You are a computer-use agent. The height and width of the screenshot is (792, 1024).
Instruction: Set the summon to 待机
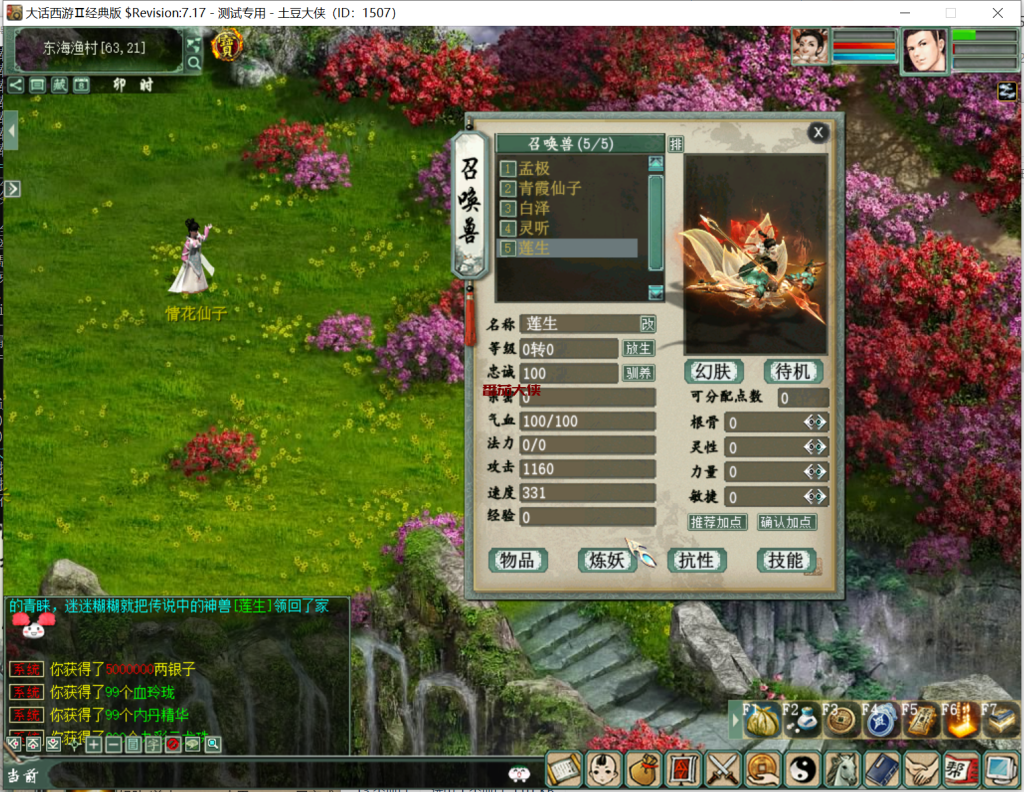(793, 372)
